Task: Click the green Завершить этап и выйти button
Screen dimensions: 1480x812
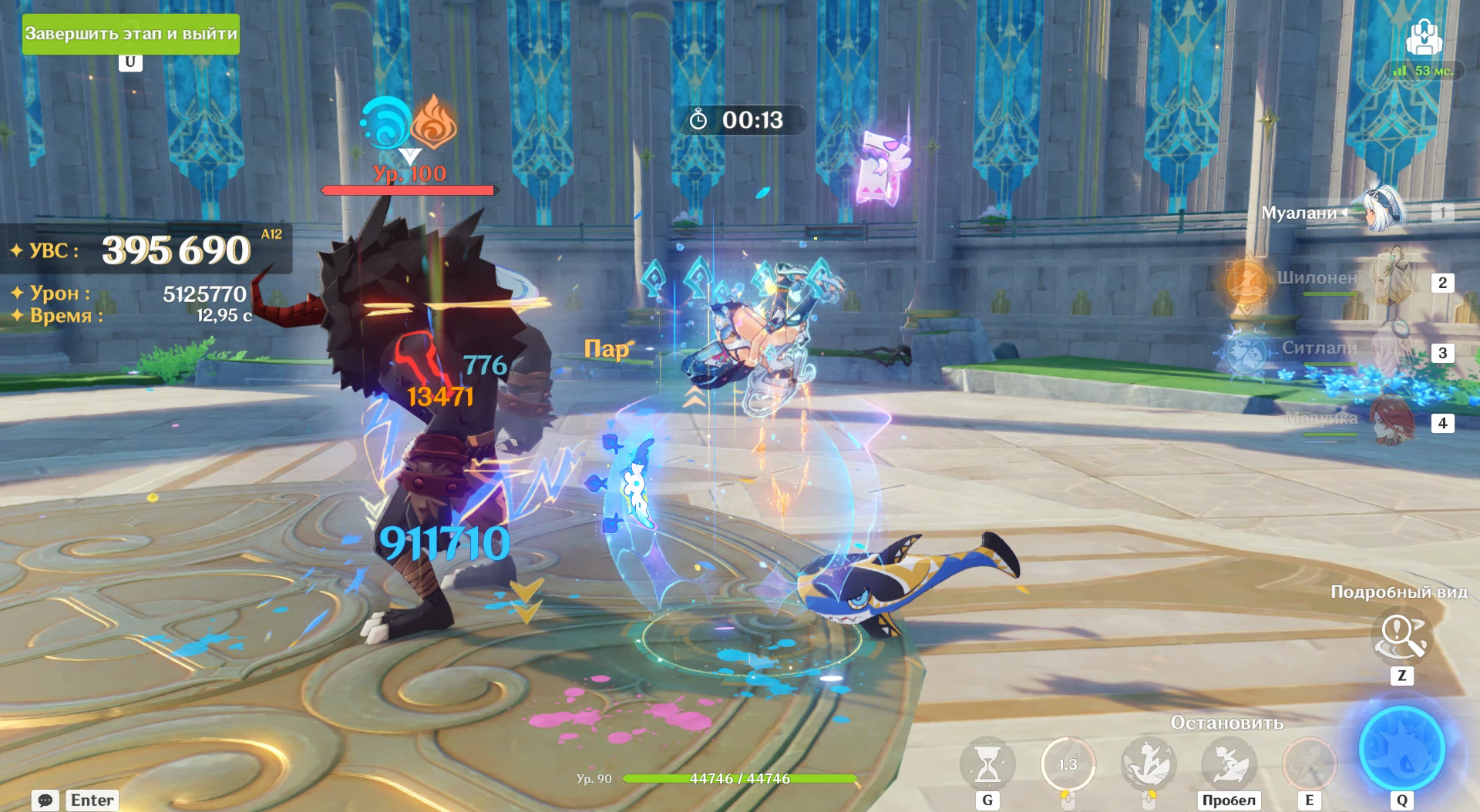Action: pos(130,34)
